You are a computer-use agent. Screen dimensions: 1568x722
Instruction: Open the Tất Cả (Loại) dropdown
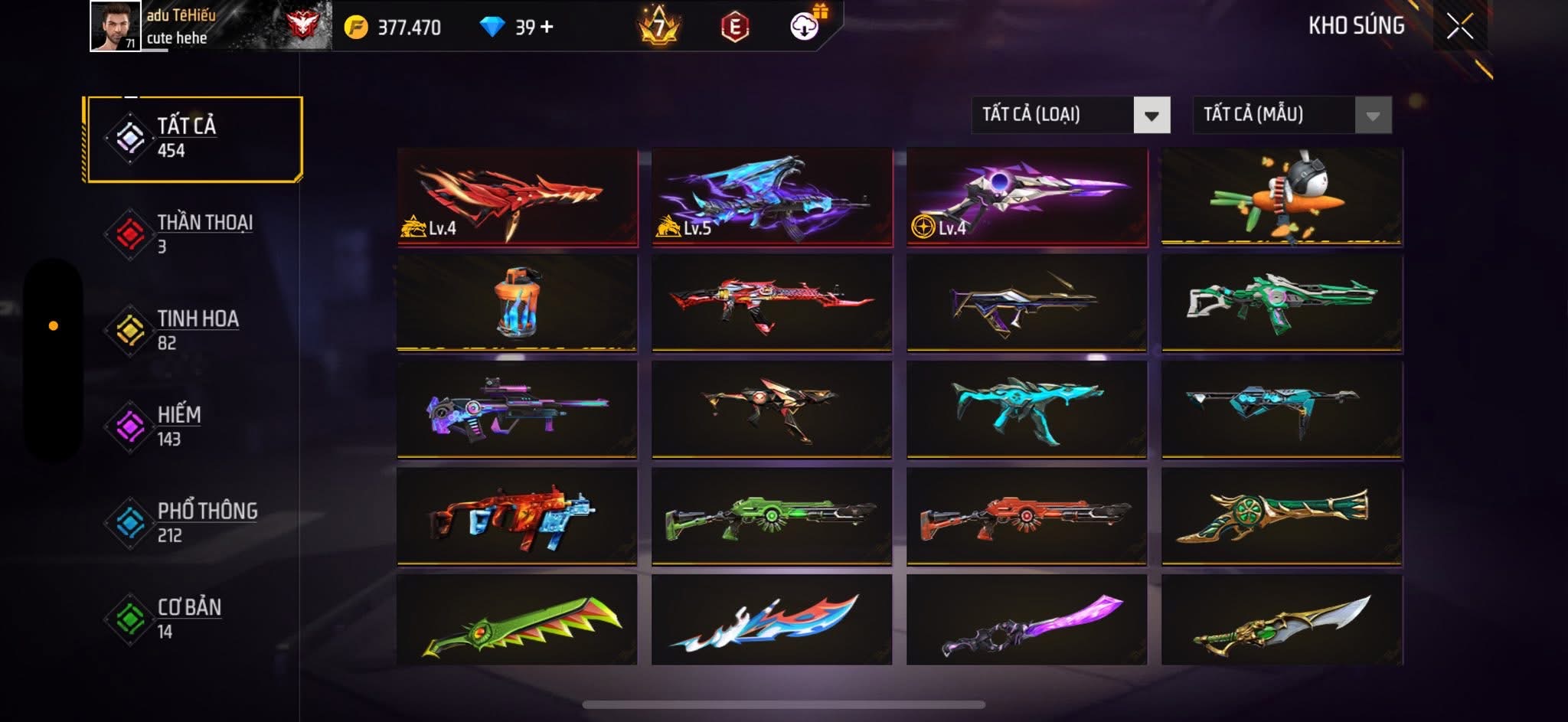(1070, 115)
